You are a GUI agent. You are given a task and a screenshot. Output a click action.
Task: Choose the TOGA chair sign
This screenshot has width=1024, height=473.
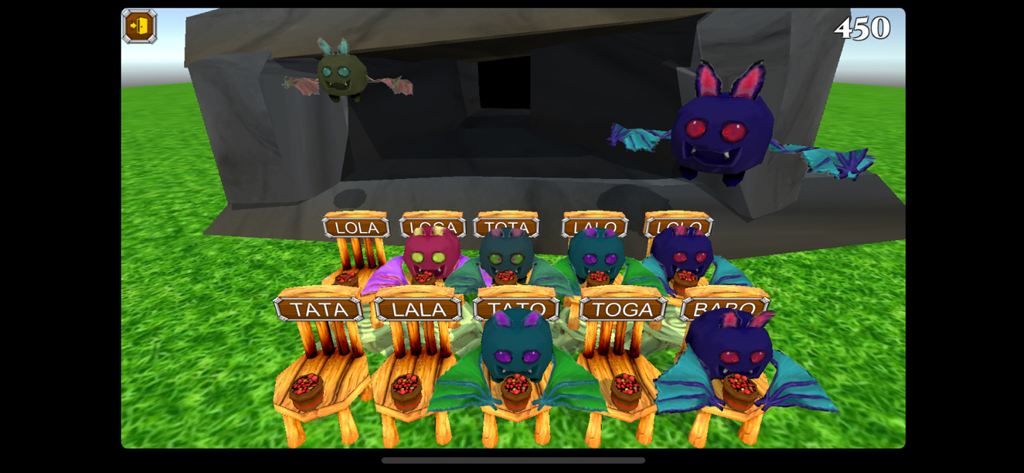coord(622,308)
